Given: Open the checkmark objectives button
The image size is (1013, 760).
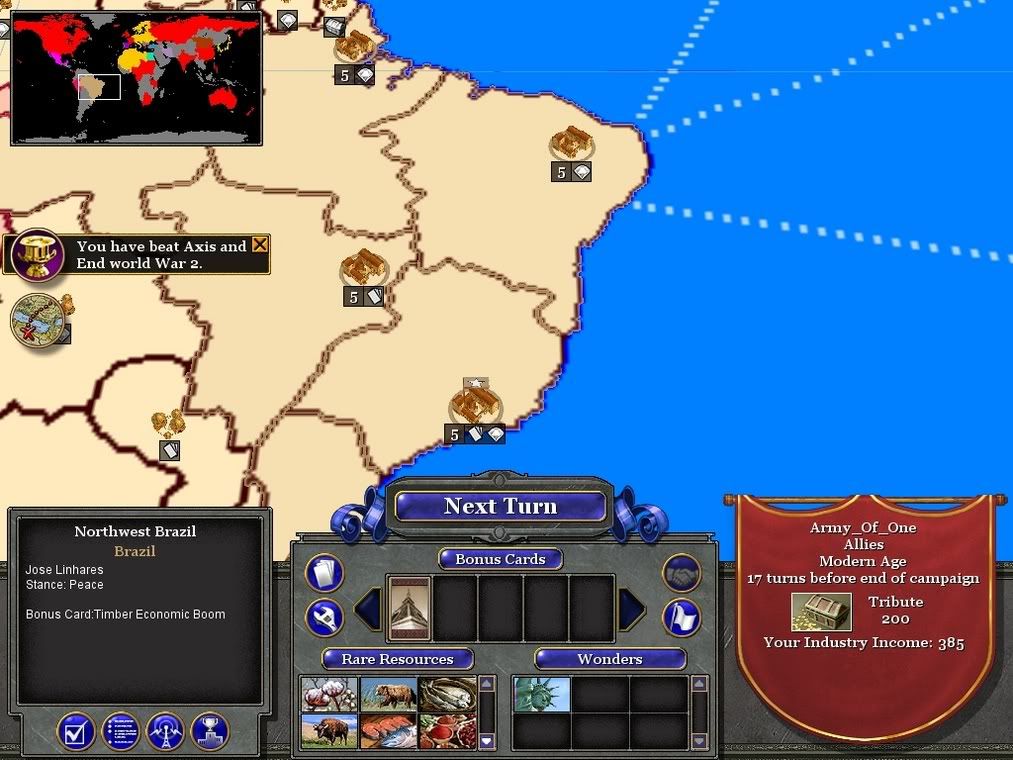Looking at the screenshot, I should pos(76,731).
